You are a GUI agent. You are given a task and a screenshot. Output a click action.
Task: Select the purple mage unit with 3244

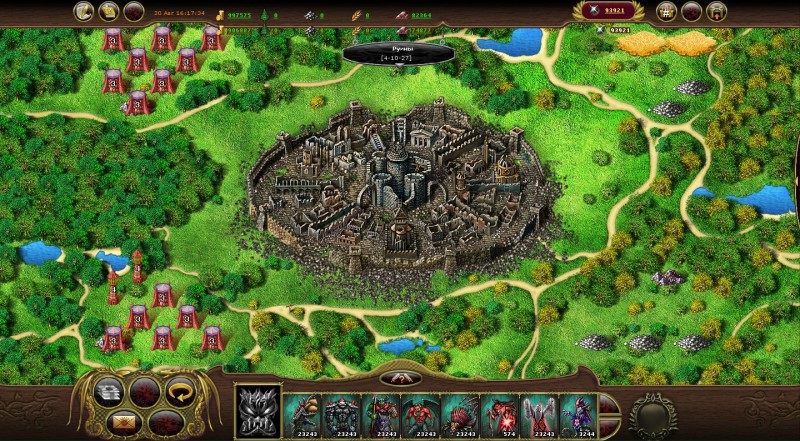574,410
